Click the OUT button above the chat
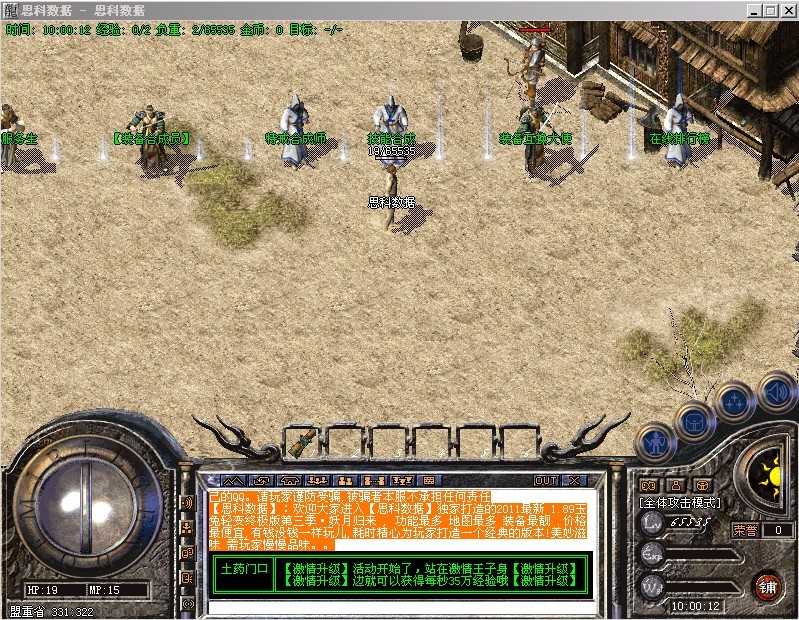Image resolution: width=799 pixels, height=620 pixels. point(546,481)
